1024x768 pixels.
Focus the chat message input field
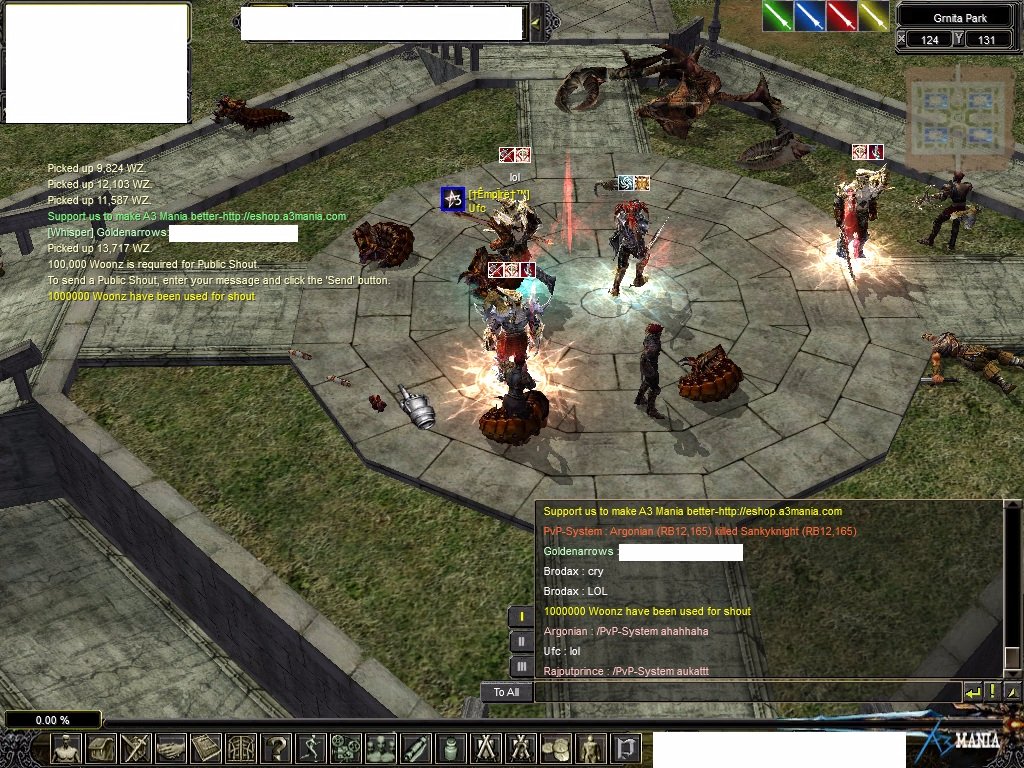tap(746, 692)
